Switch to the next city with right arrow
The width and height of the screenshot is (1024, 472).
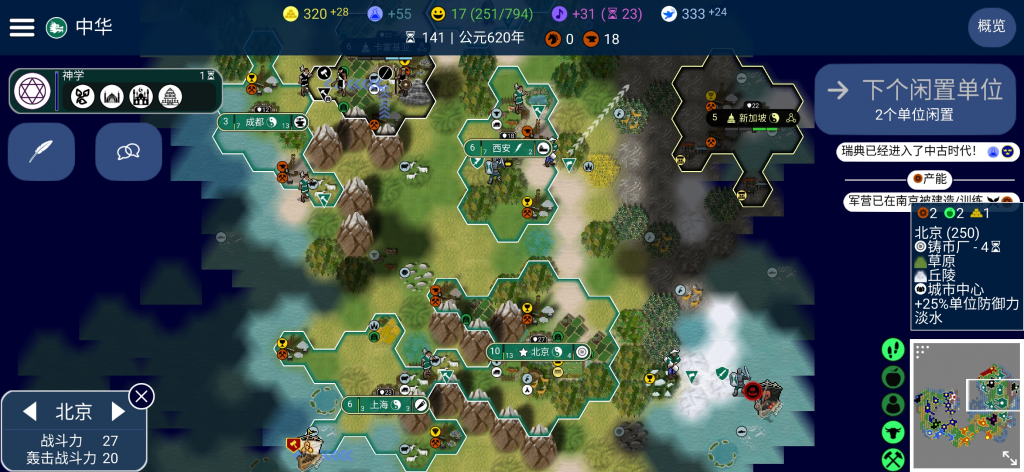[118, 411]
